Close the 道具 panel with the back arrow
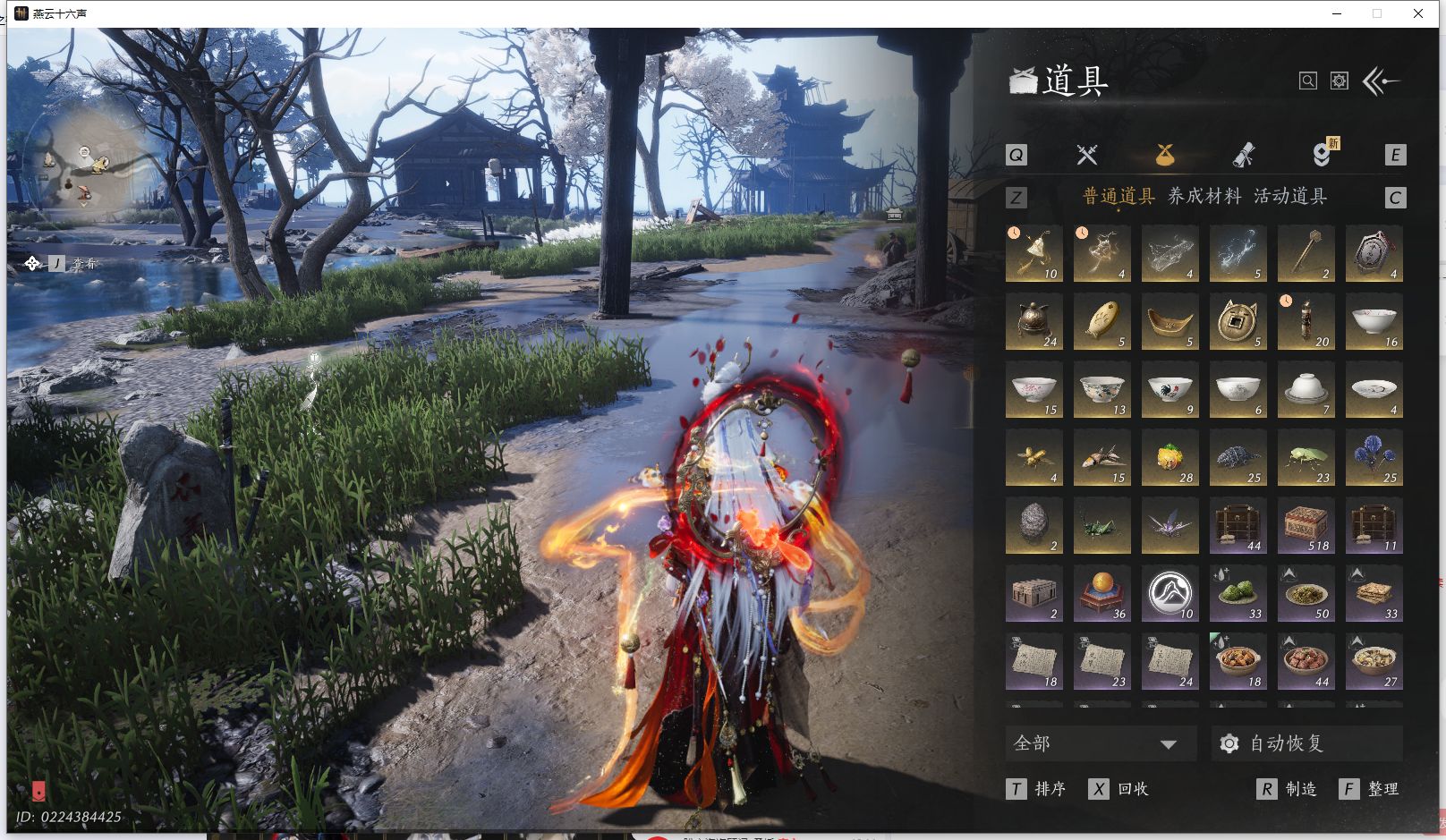The height and width of the screenshot is (840, 1446). 1381,82
